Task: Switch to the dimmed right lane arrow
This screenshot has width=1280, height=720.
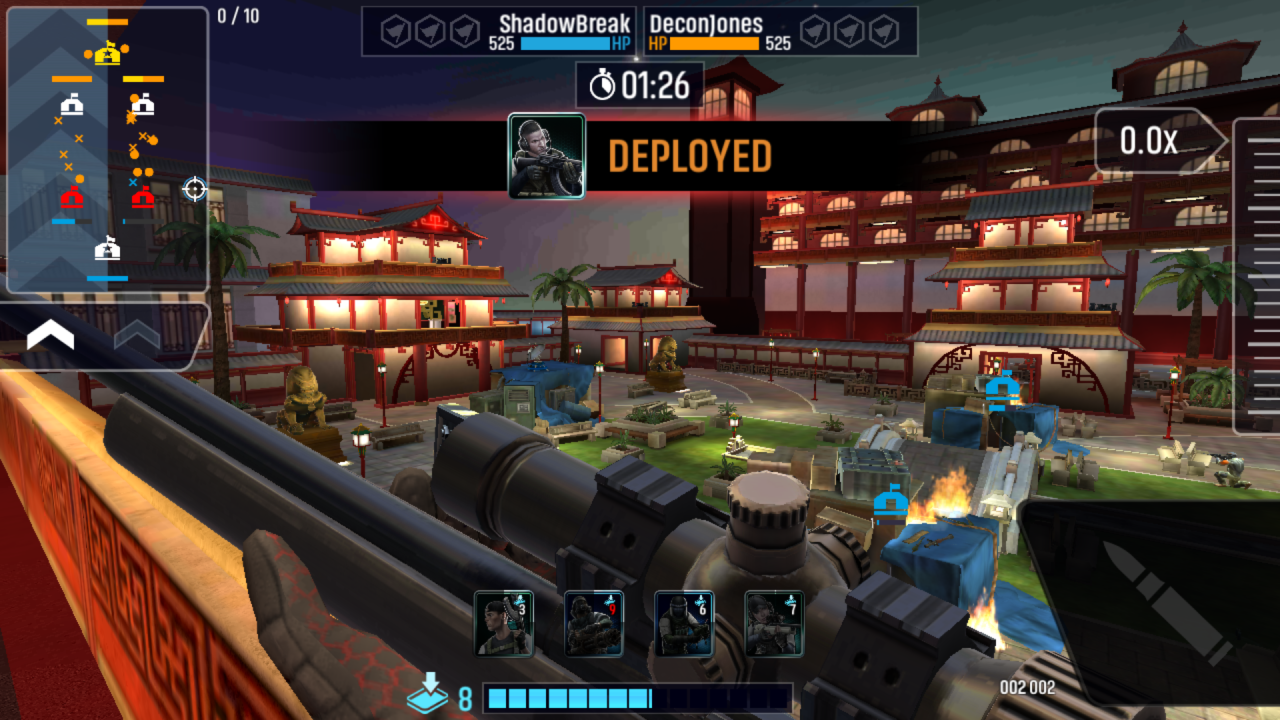Action: click(x=137, y=336)
